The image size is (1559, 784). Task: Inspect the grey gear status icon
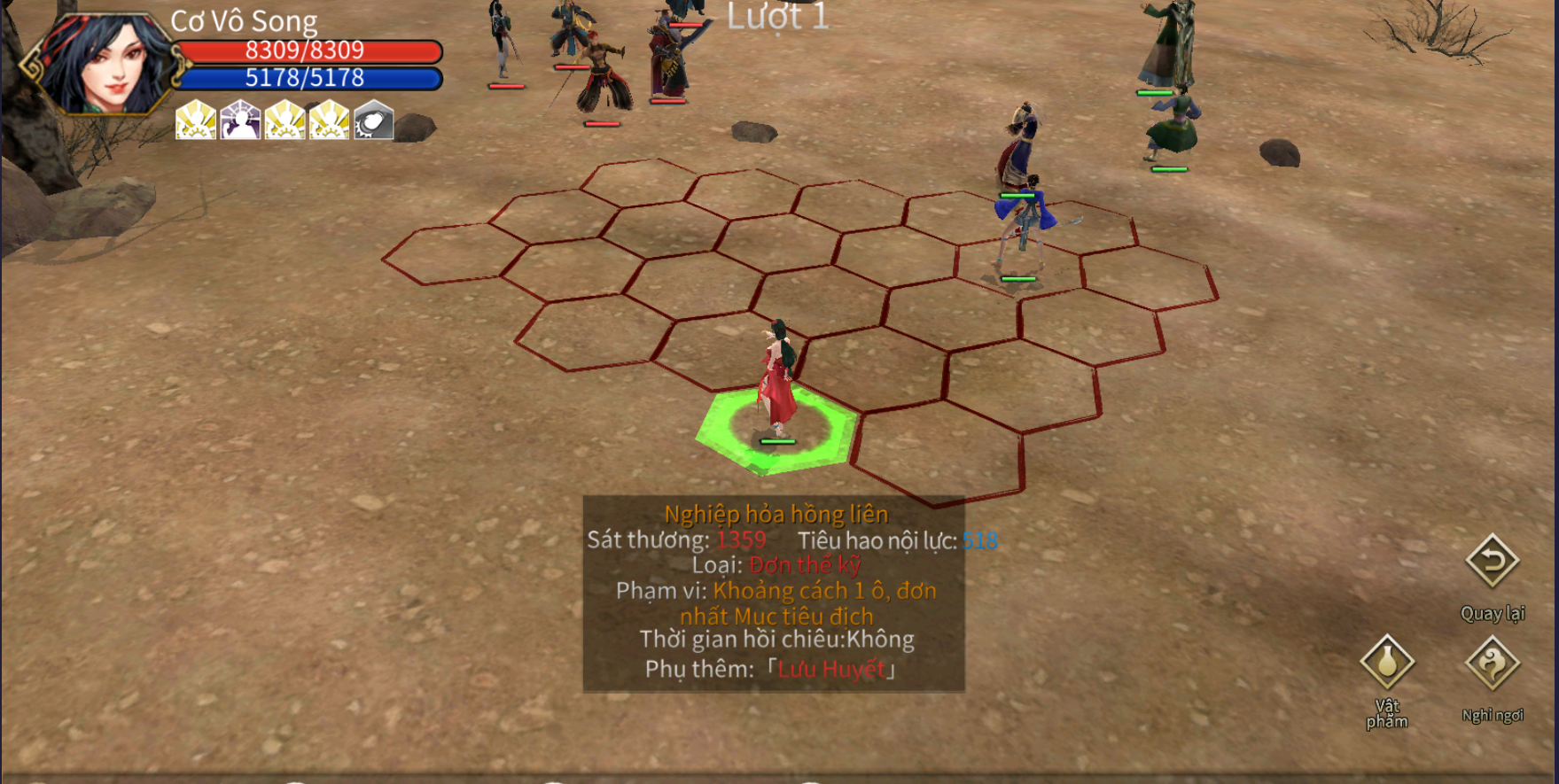point(373,120)
